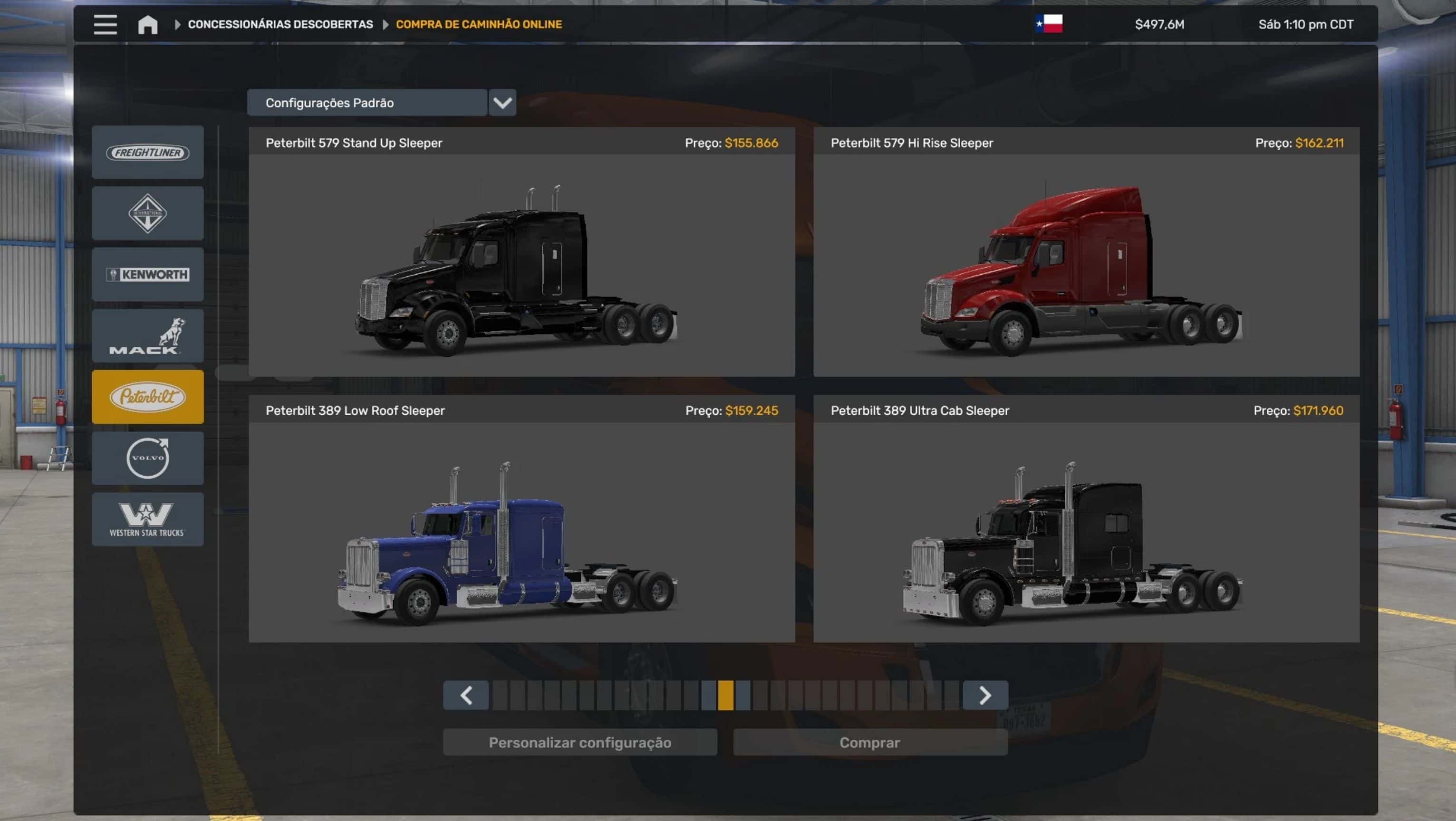Open the hamburger menu icon
This screenshot has height=821, width=1456.
[105, 24]
